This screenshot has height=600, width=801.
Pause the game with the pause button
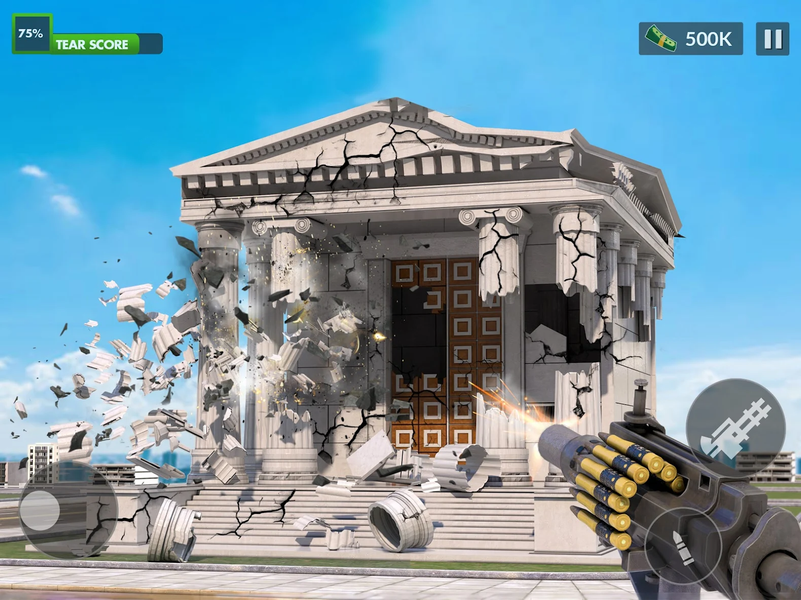coord(772,39)
